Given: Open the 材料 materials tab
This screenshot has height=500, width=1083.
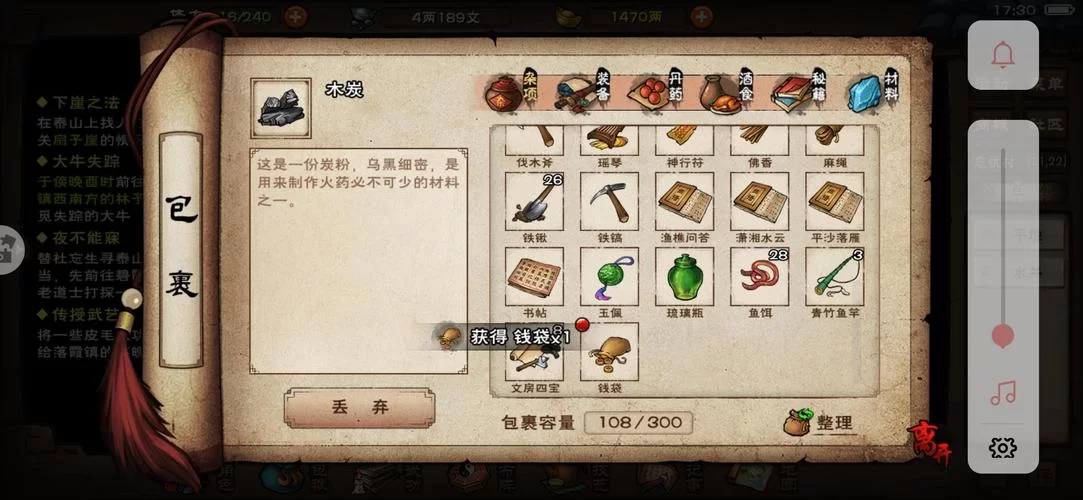Looking at the screenshot, I should pyautogui.click(x=870, y=93).
